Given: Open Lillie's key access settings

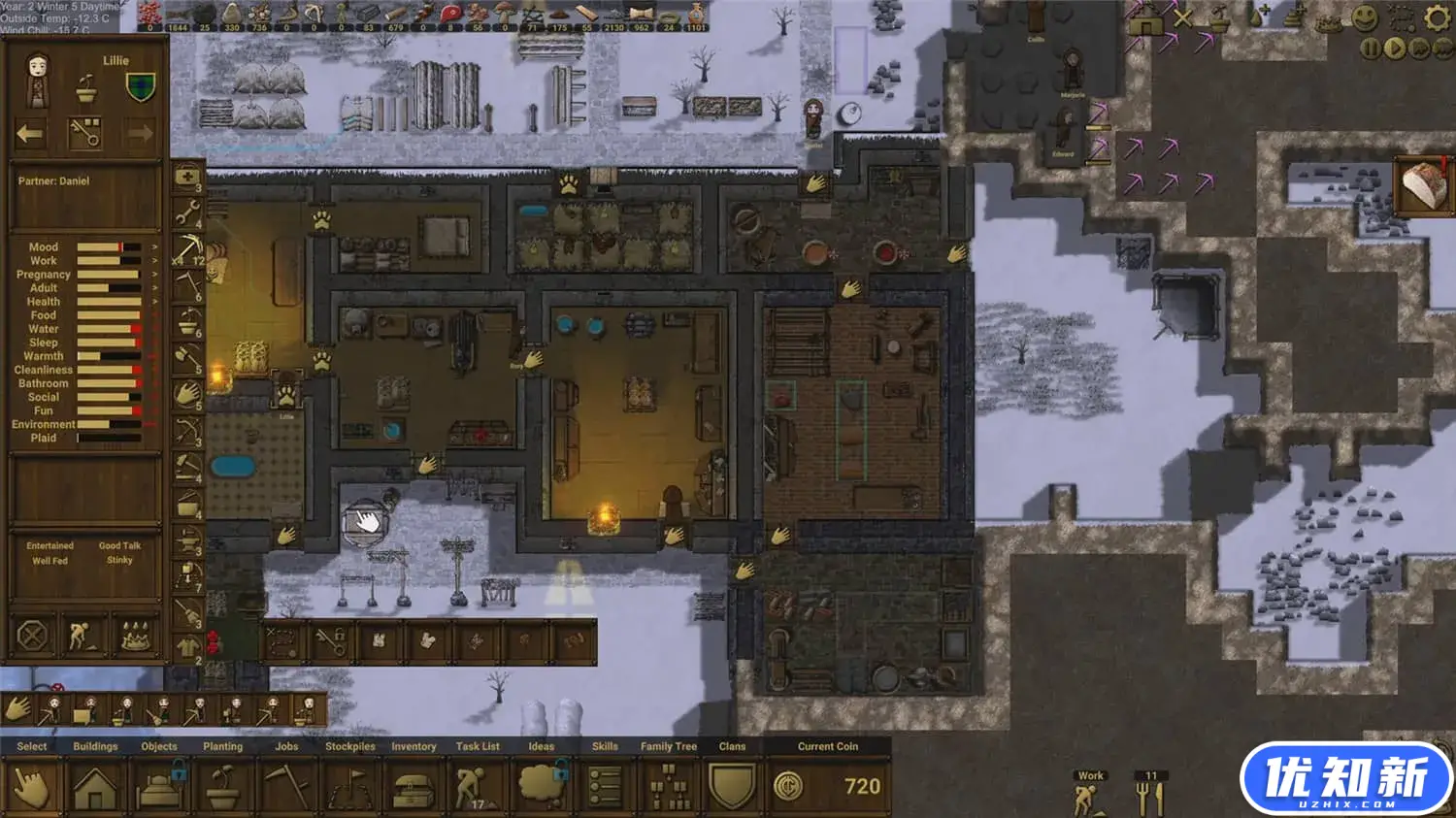Looking at the screenshot, I should tap(85, 134).
